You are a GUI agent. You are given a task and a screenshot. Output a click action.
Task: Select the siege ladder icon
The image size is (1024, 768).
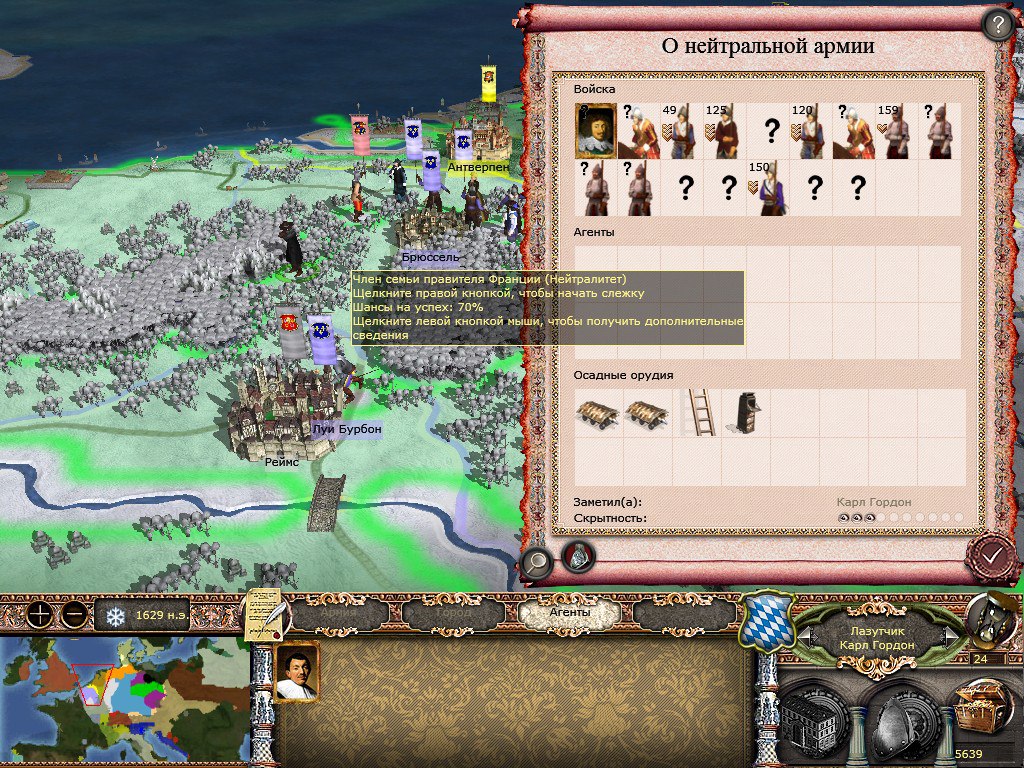tap(699, 411)
